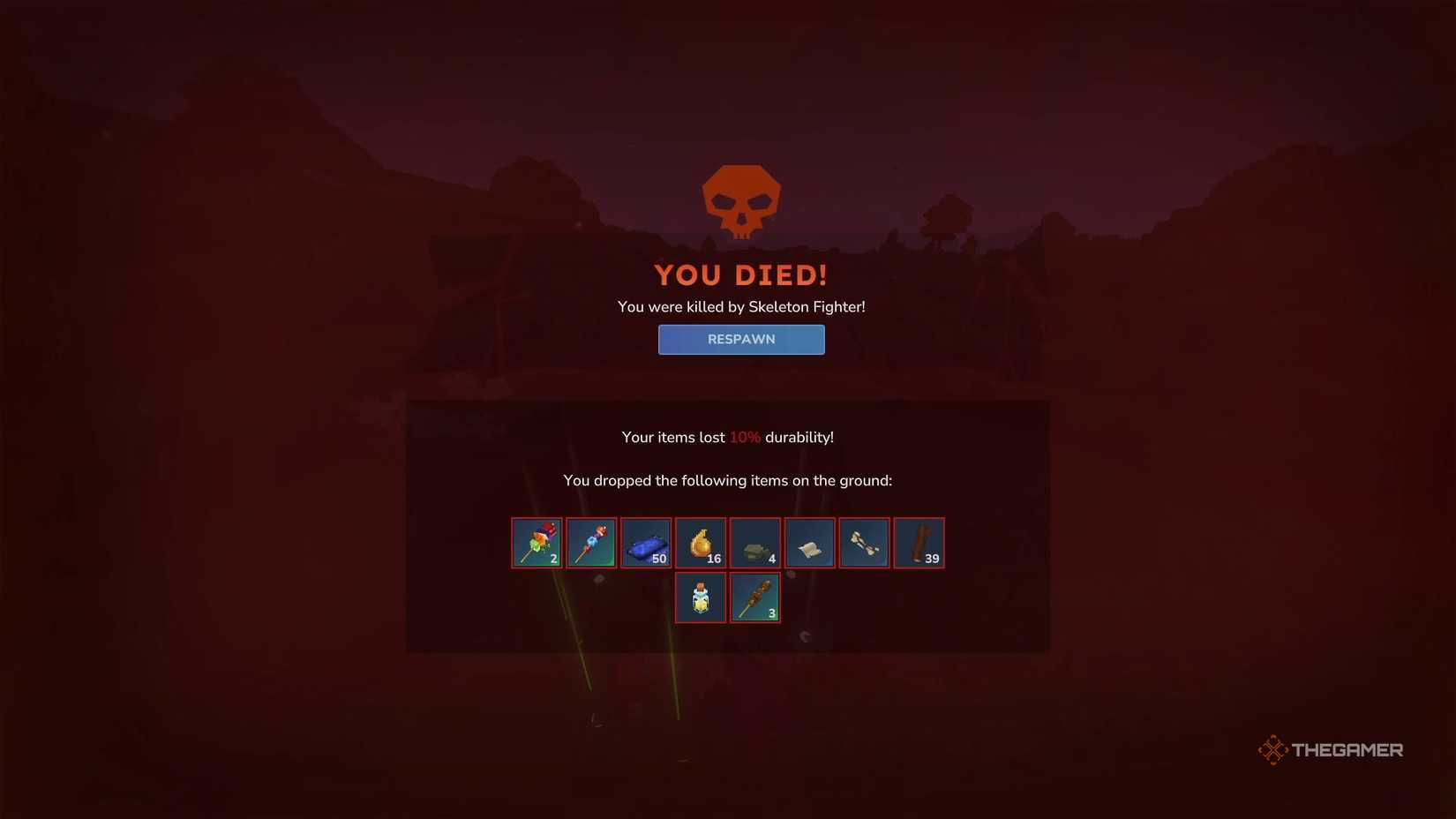Select the roasted skewer with count 3
Image resolution: width=1456 pixels, height=819 pixels.
[754, 597]
